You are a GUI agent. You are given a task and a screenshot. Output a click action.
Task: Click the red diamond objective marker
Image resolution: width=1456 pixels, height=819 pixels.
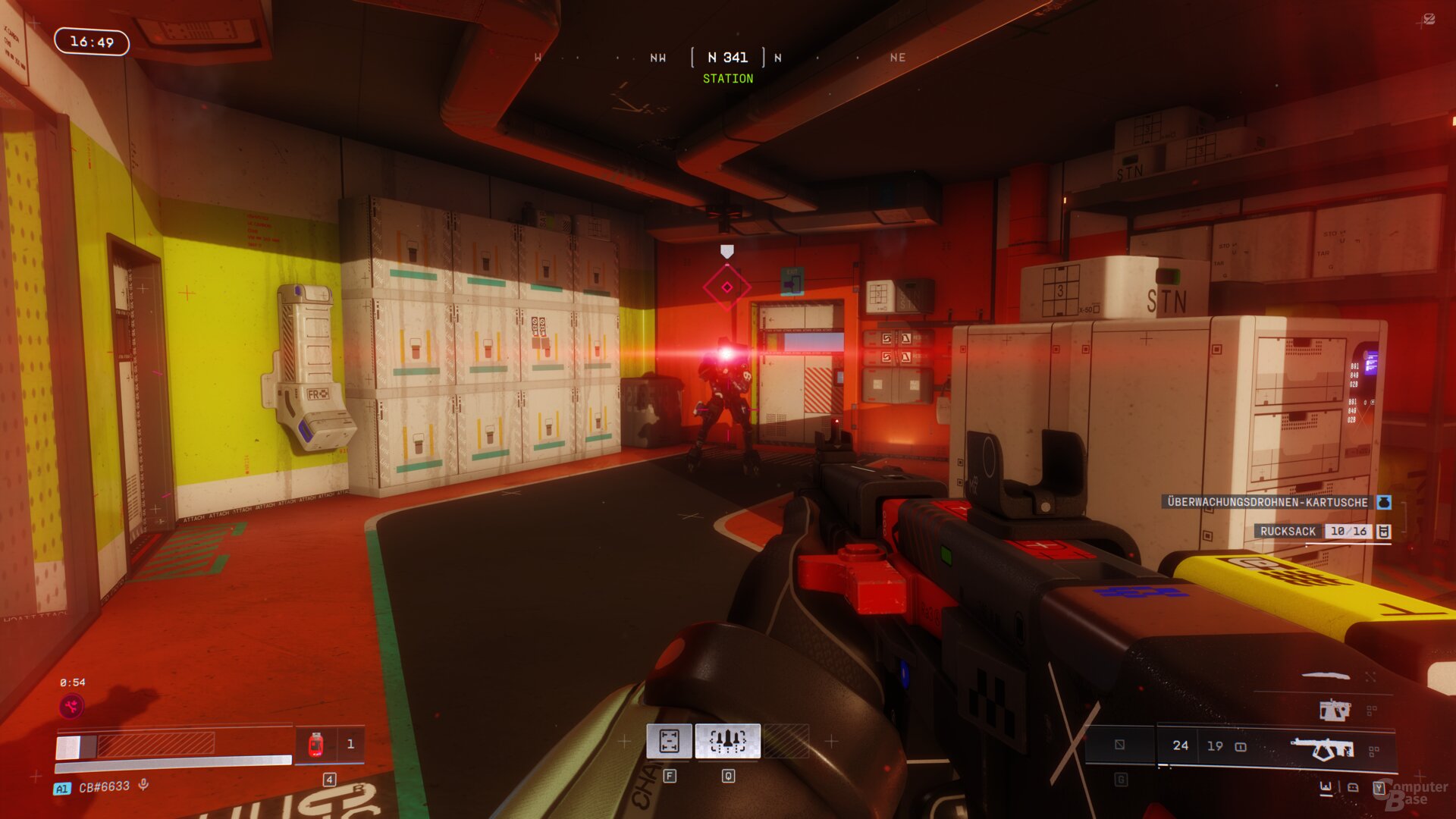(x=726, y=287)
